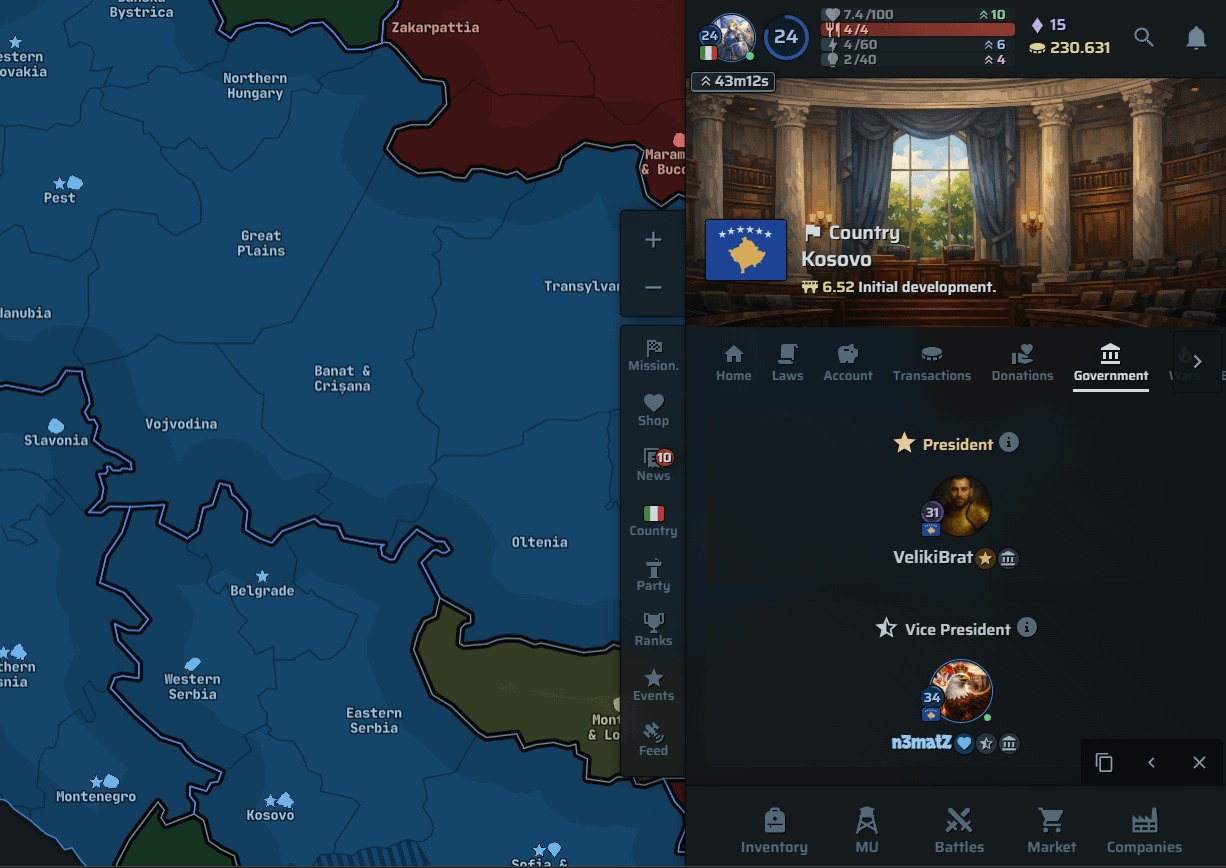1226x868 pixels.
Task: Open the Party sidebar entry
Action: (x=653, y=574)
